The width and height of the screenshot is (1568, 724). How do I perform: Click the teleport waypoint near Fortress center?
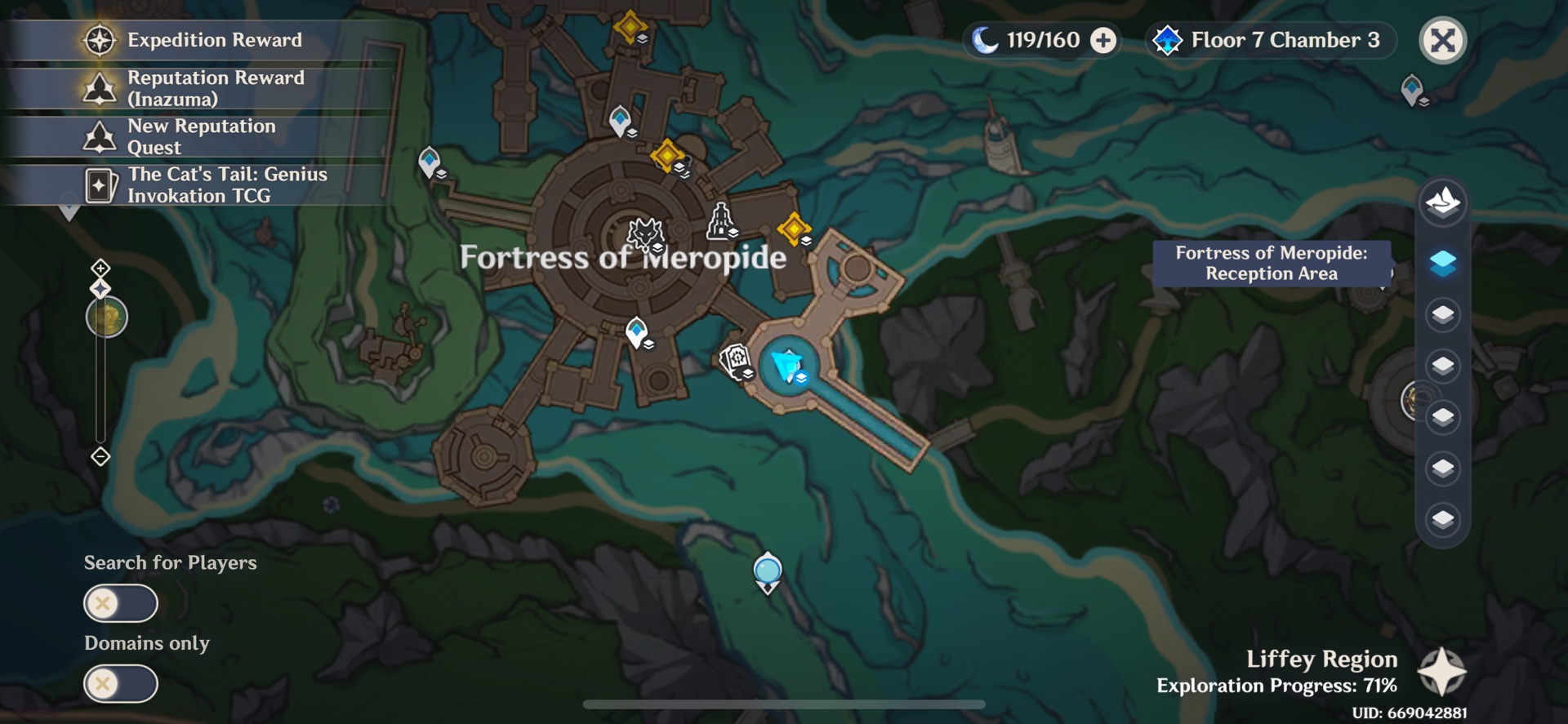[637, 330]
